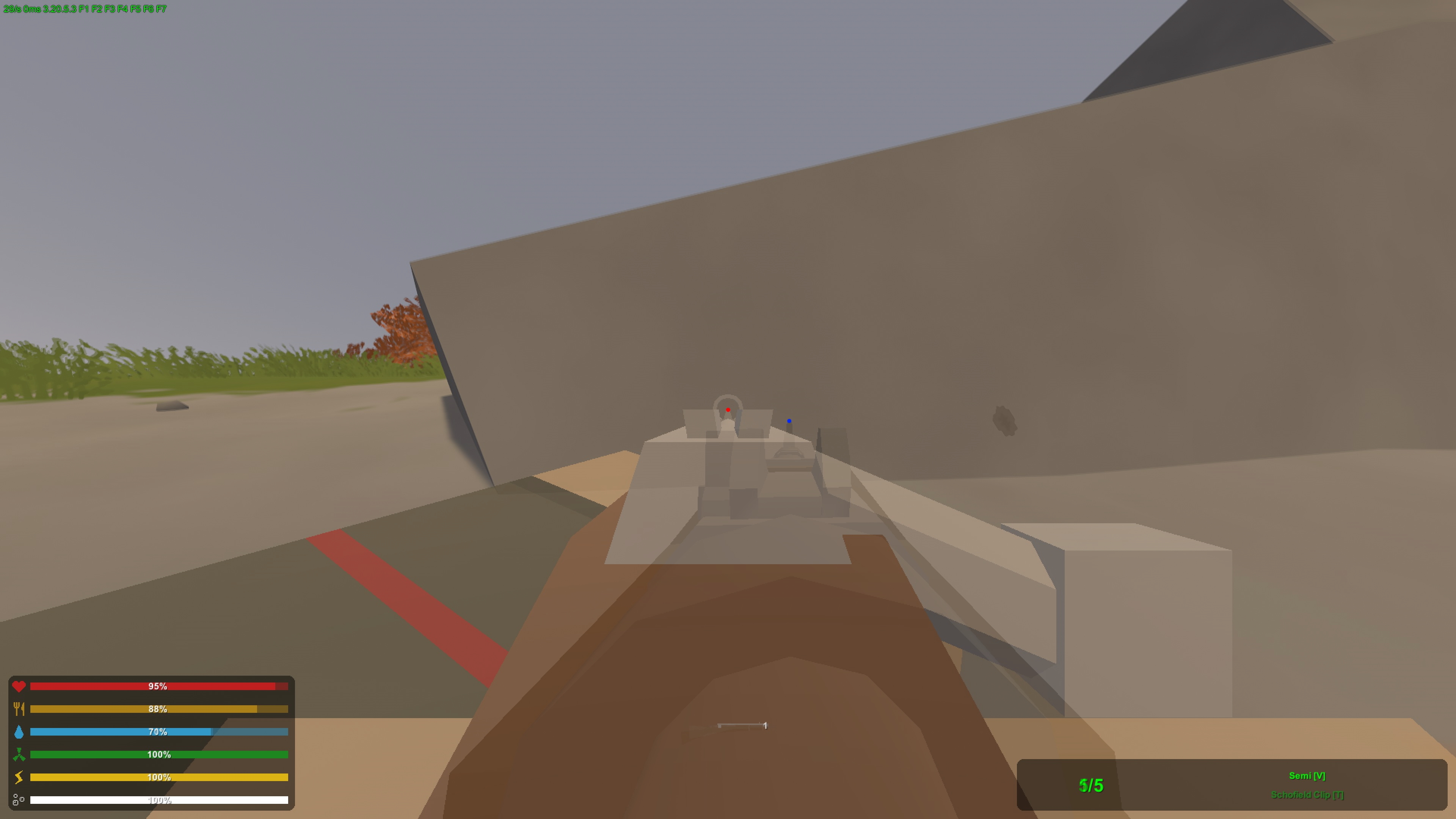Click the yellow lightning stamina icon
Screen dimensions: 1456x819
point(19,778)
